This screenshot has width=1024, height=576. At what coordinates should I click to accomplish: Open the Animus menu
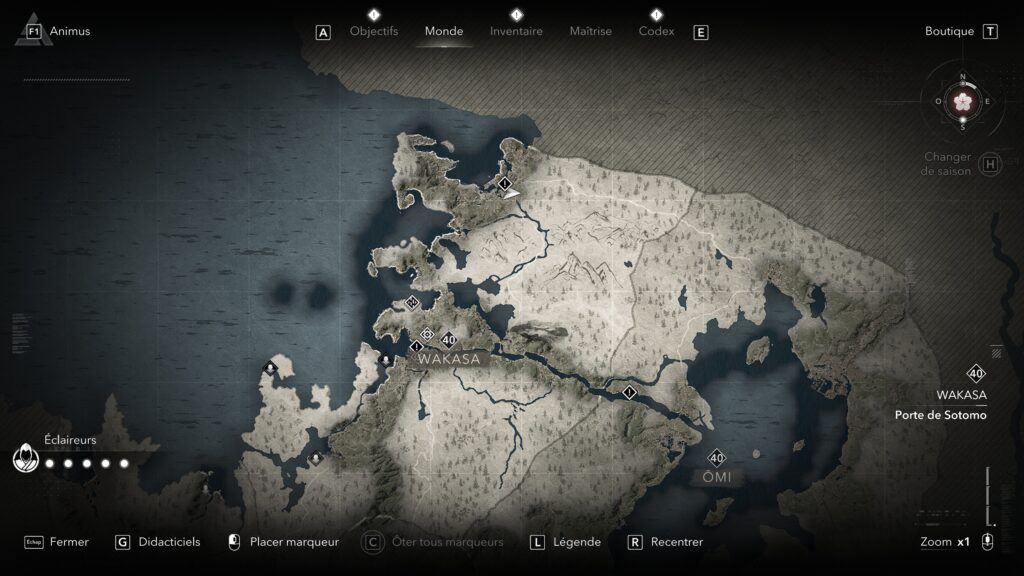tap(69, 31)
